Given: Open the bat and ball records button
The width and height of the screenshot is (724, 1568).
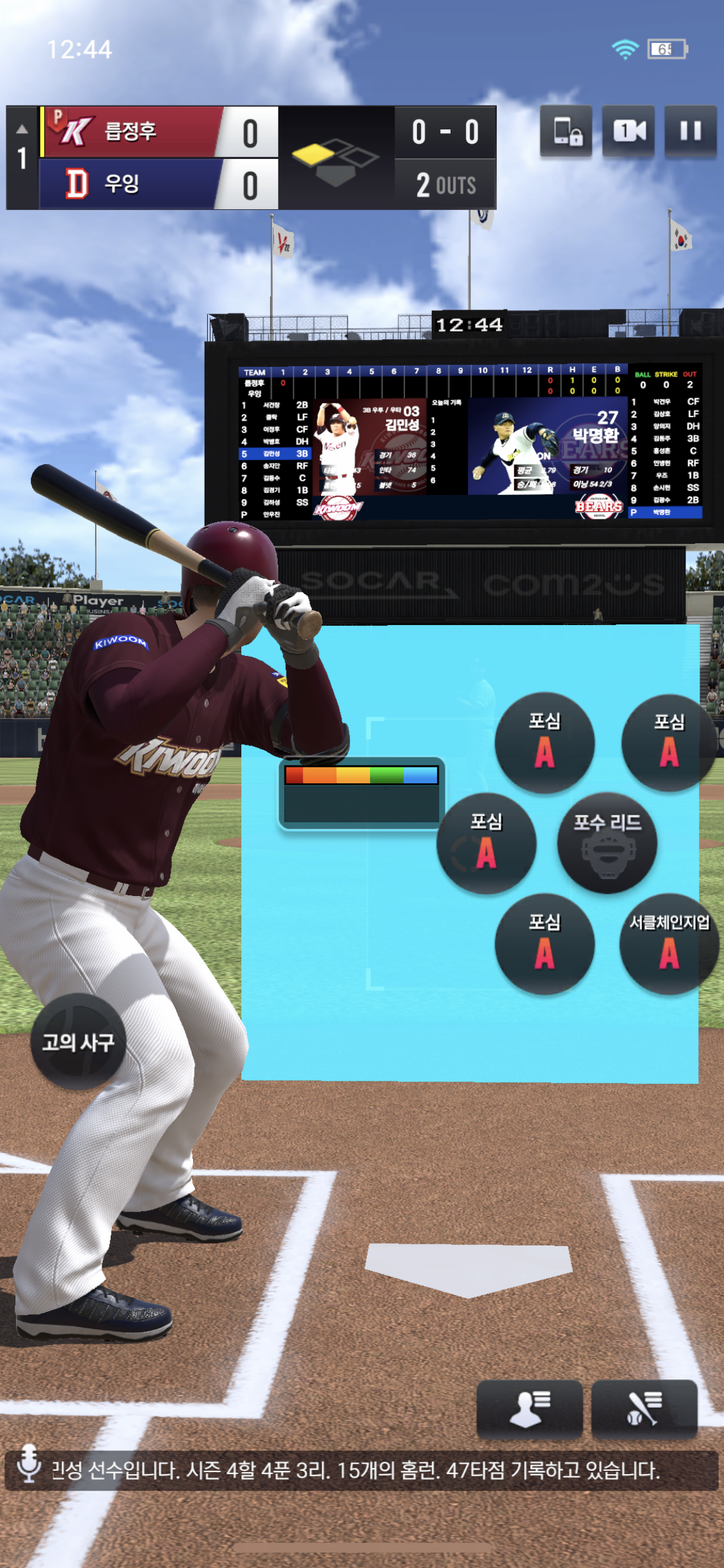Looking at the screenshot, I should click(x=644, y=1408).
